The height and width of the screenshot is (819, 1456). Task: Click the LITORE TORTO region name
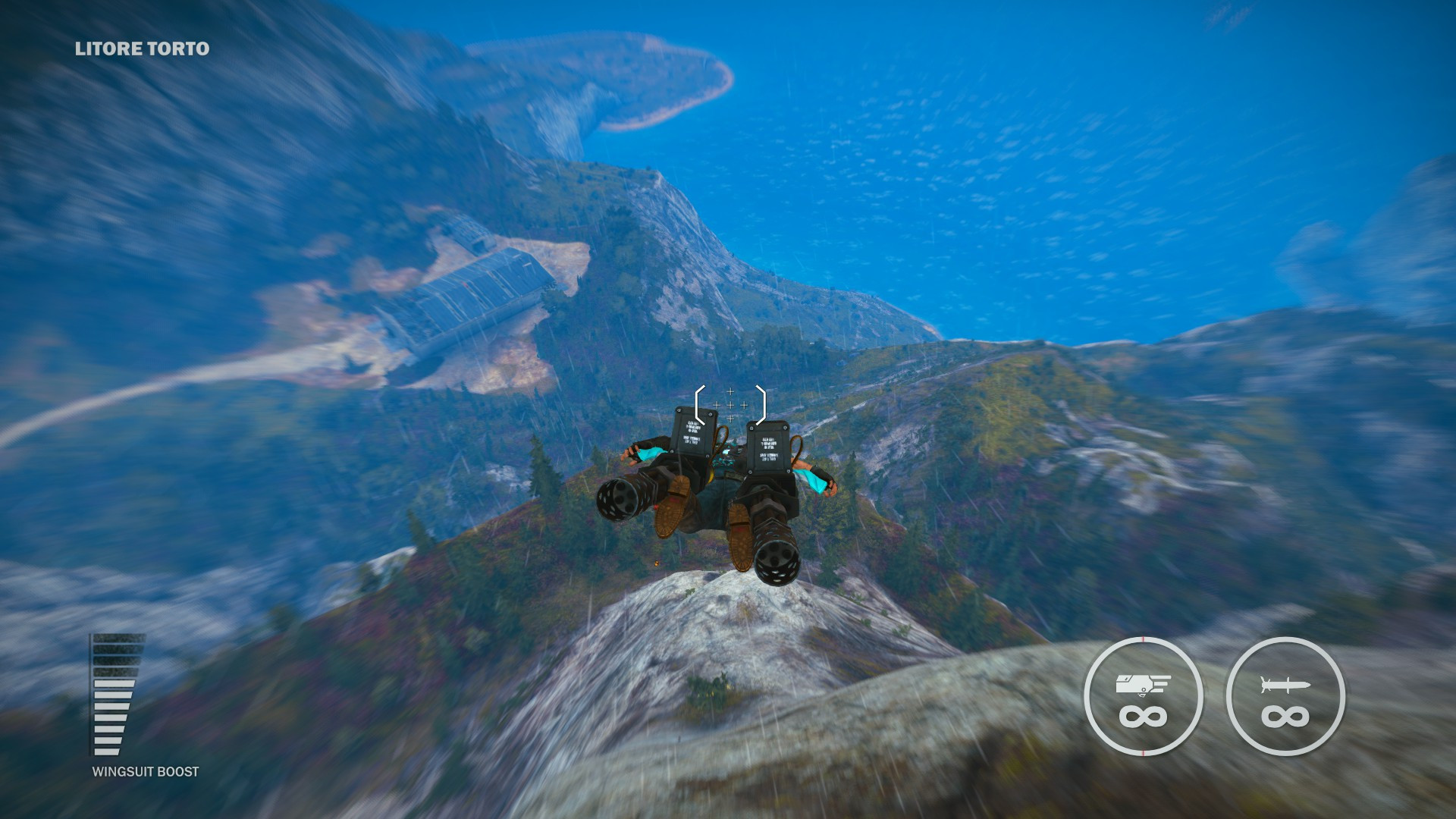pyautogui.click(x=140, y=49)
